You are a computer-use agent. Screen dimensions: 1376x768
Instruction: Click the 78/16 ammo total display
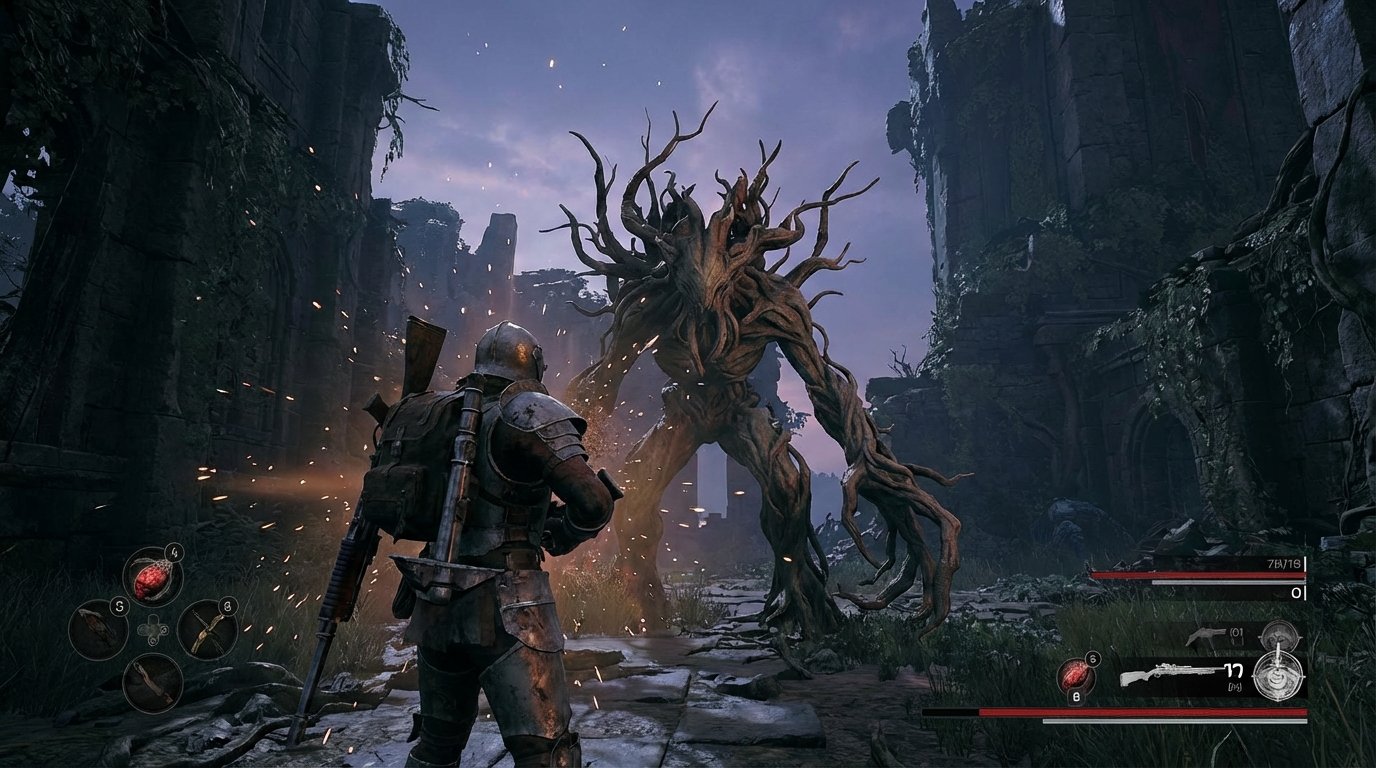1283,564
